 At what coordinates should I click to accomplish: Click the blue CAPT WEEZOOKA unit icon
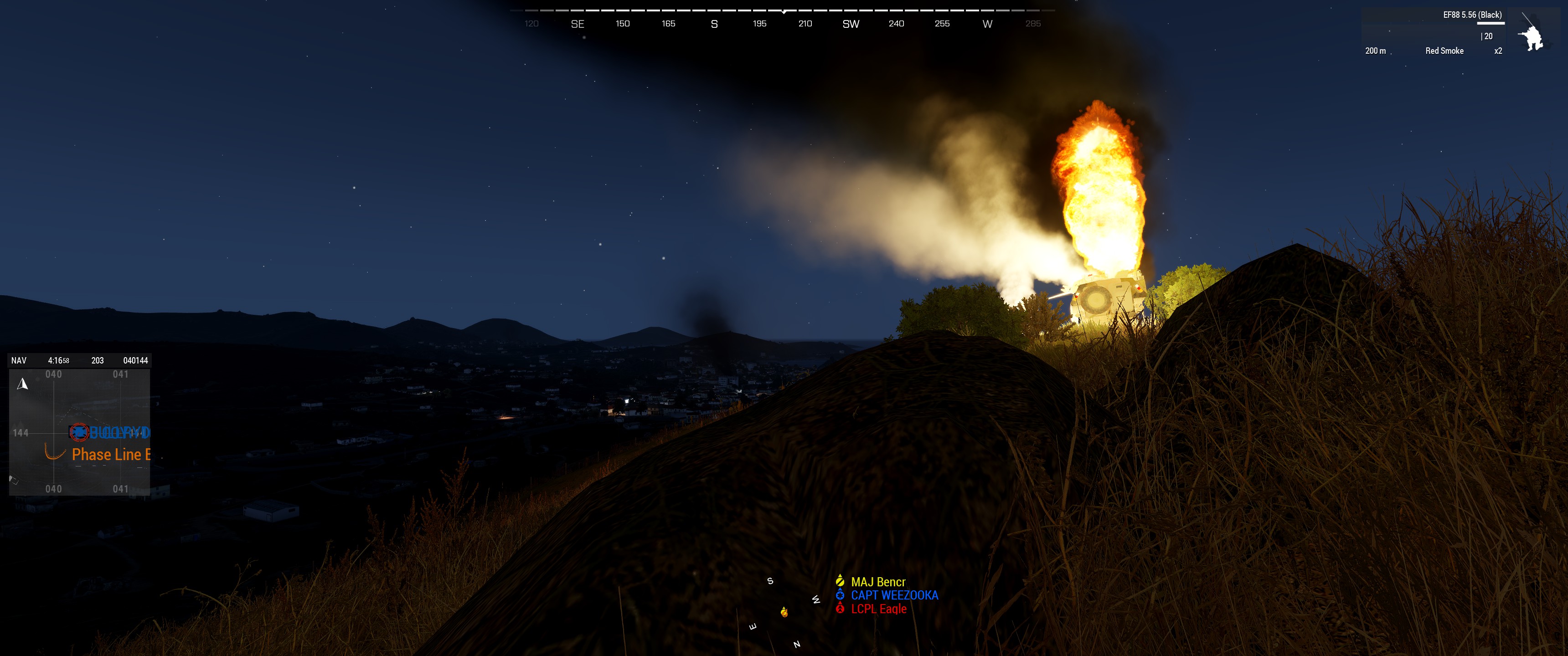click(x=840, y=594)
